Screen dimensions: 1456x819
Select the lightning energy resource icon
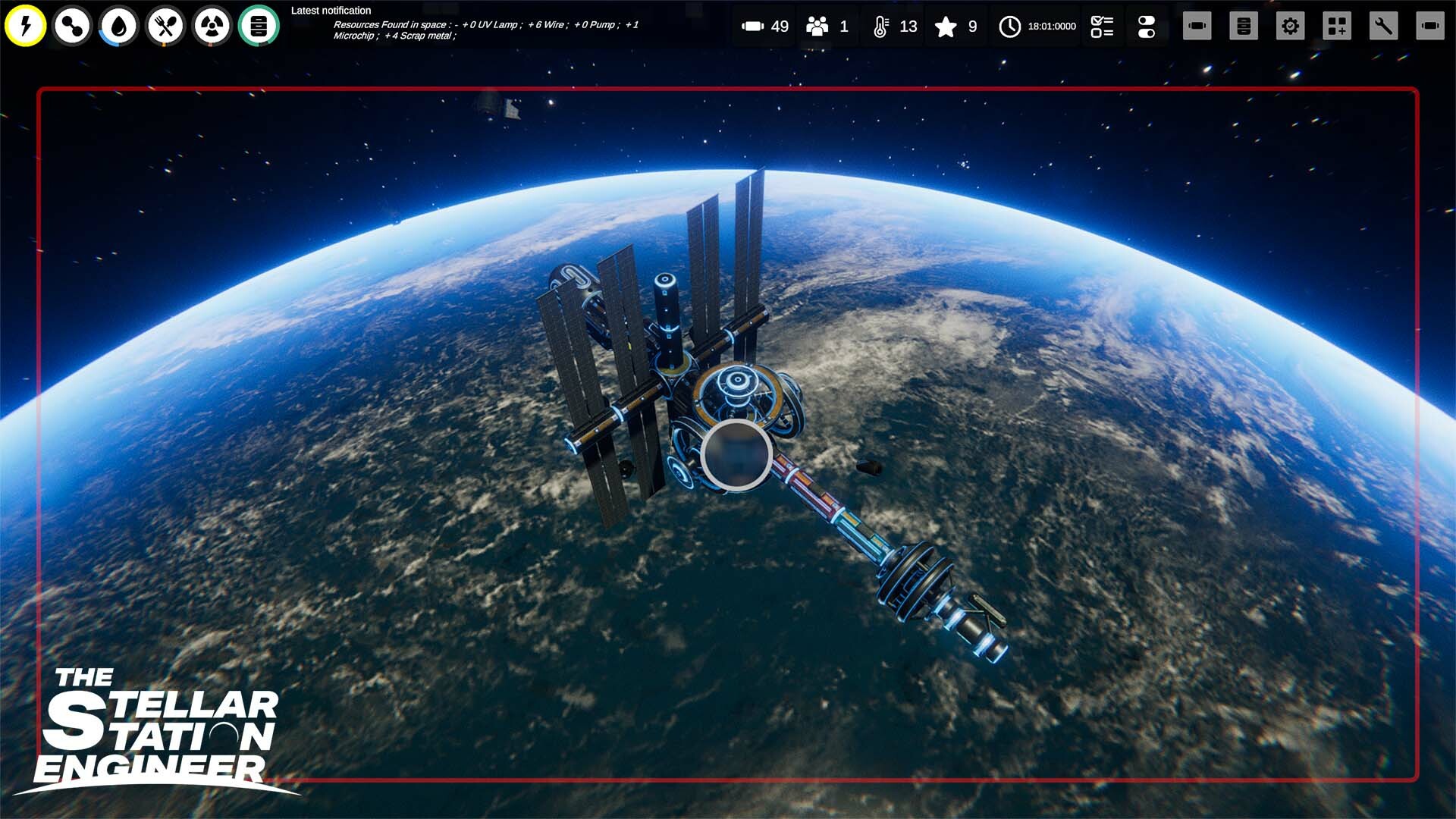pos(25,27)
